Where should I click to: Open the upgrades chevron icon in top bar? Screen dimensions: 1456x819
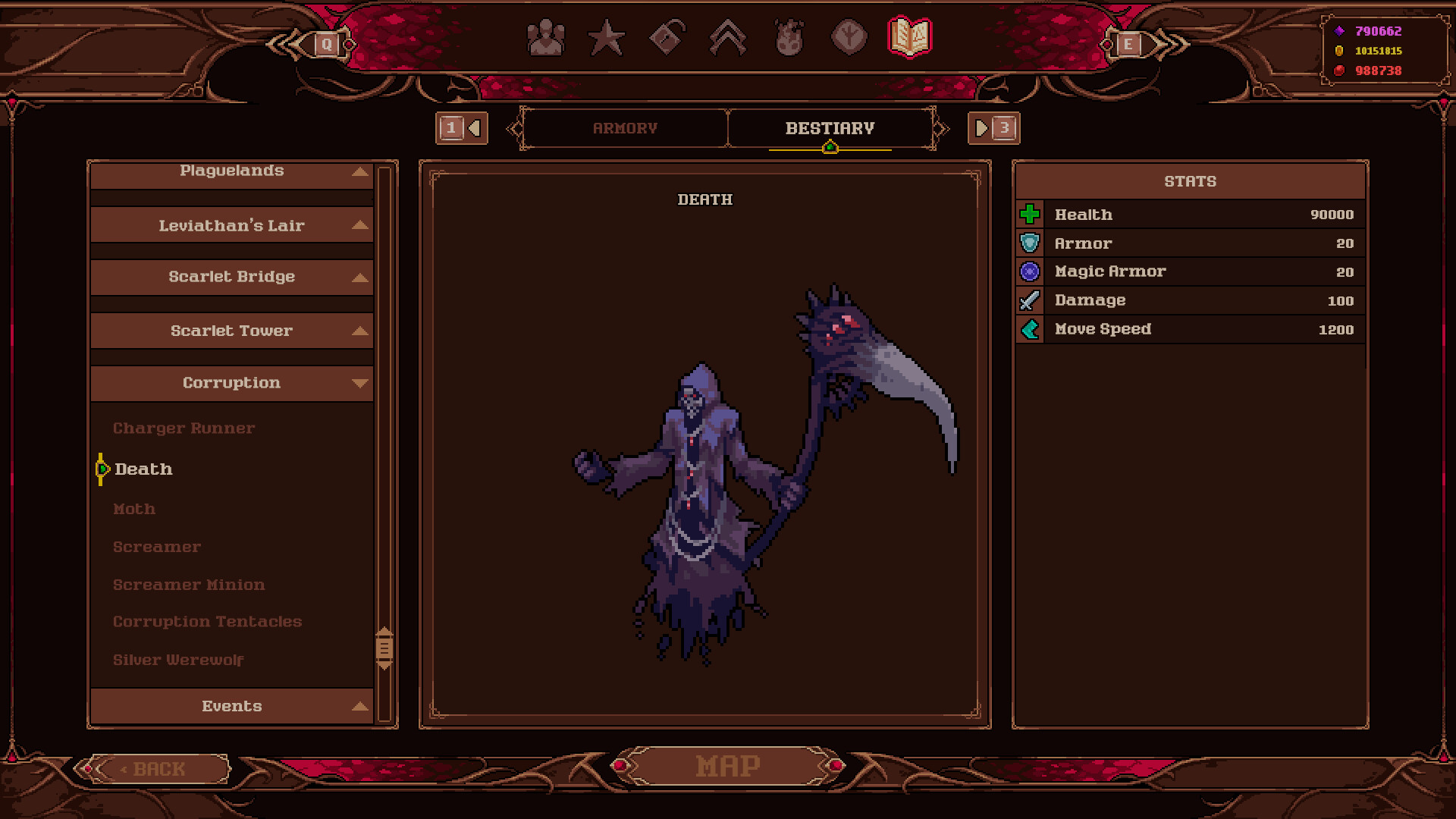click(x=725, y=37)
